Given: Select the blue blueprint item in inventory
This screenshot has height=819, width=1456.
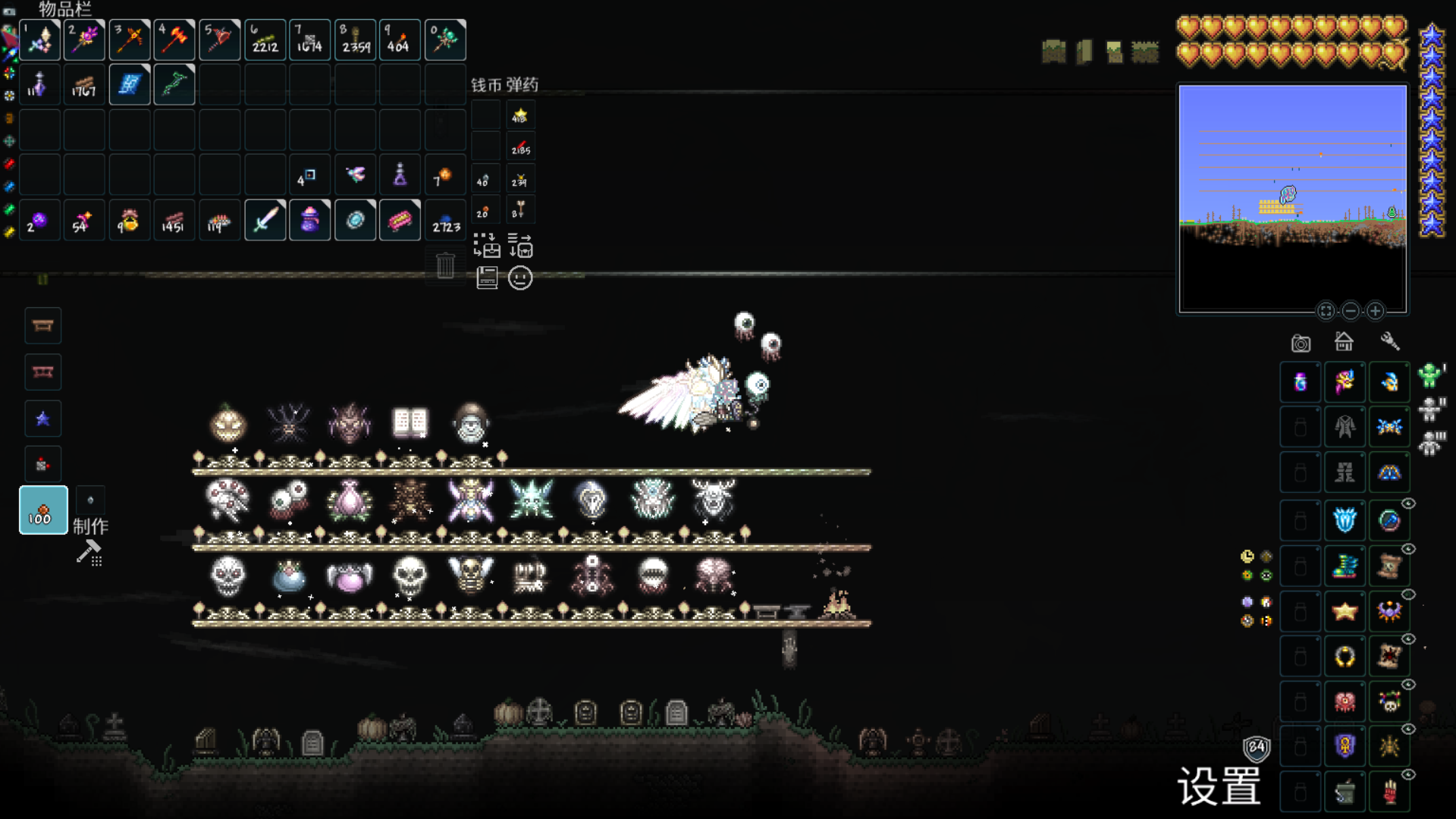Looking at the screenshot, I should click(129, 84).
